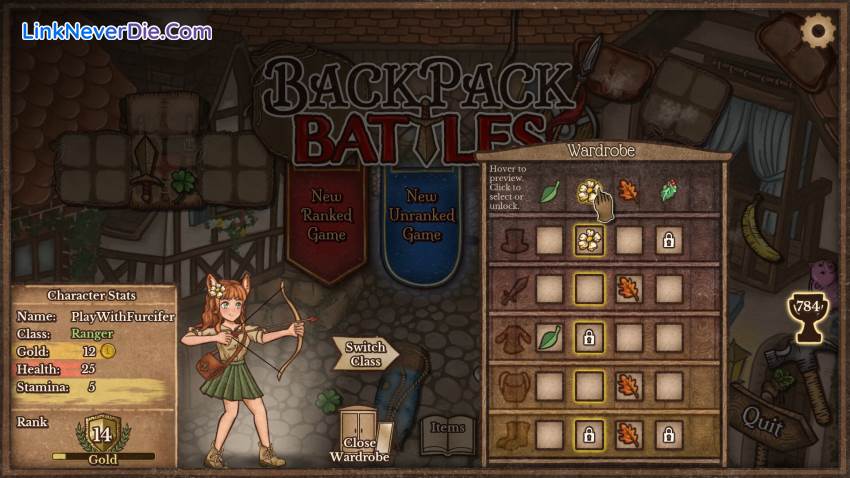Click the trophy icon showing 784
The height and width of the screenshot is (478, 850).
[x=806, y=308]
